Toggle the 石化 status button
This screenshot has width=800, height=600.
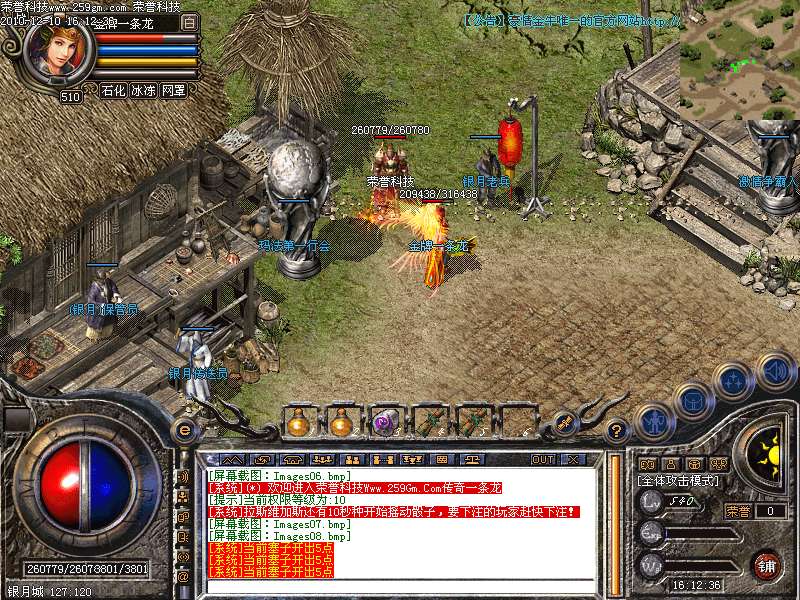pyautogui.click(x=114, y=90)
